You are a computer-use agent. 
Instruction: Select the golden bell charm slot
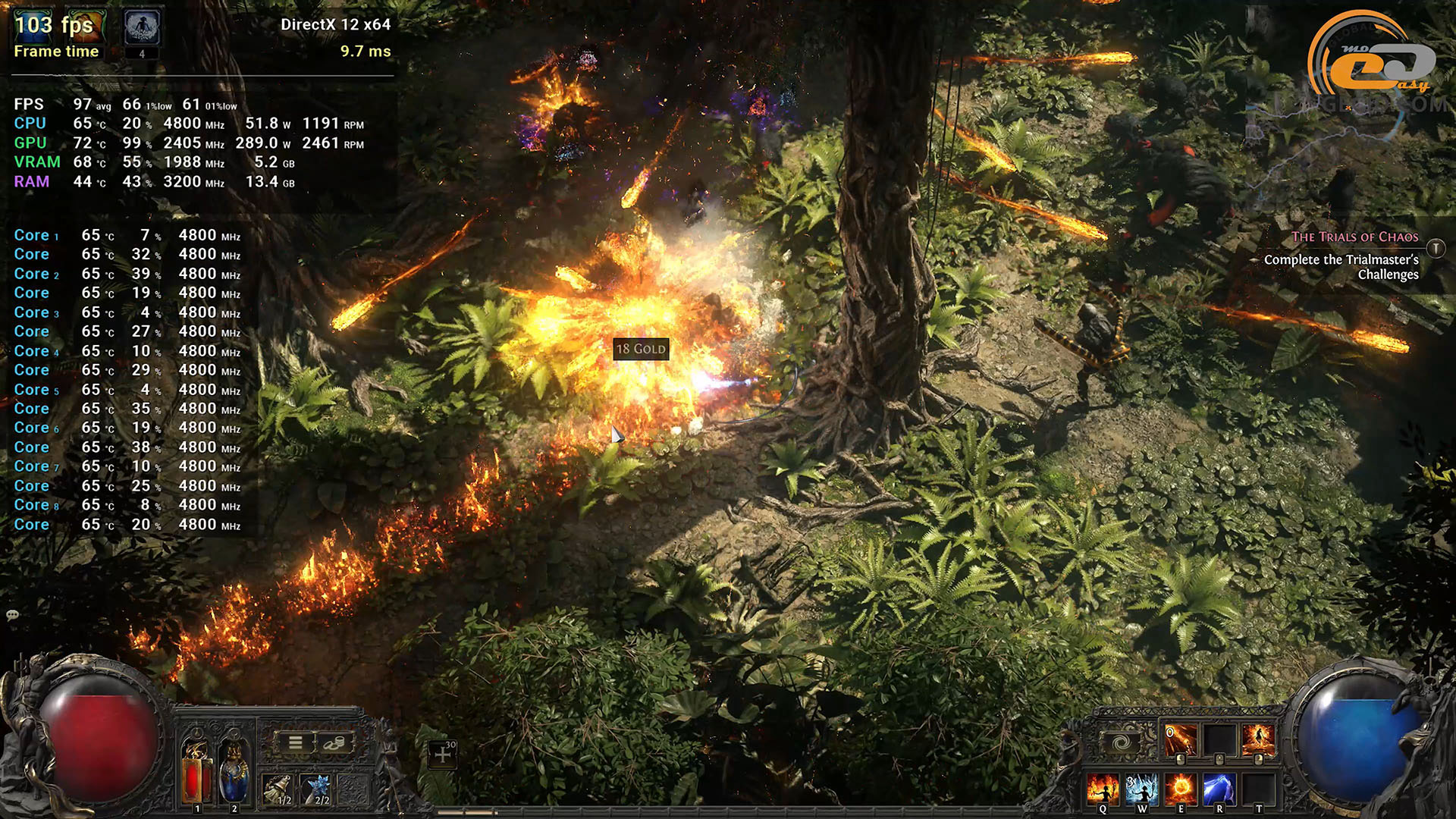pyautogui.click(x=278, y=789)
